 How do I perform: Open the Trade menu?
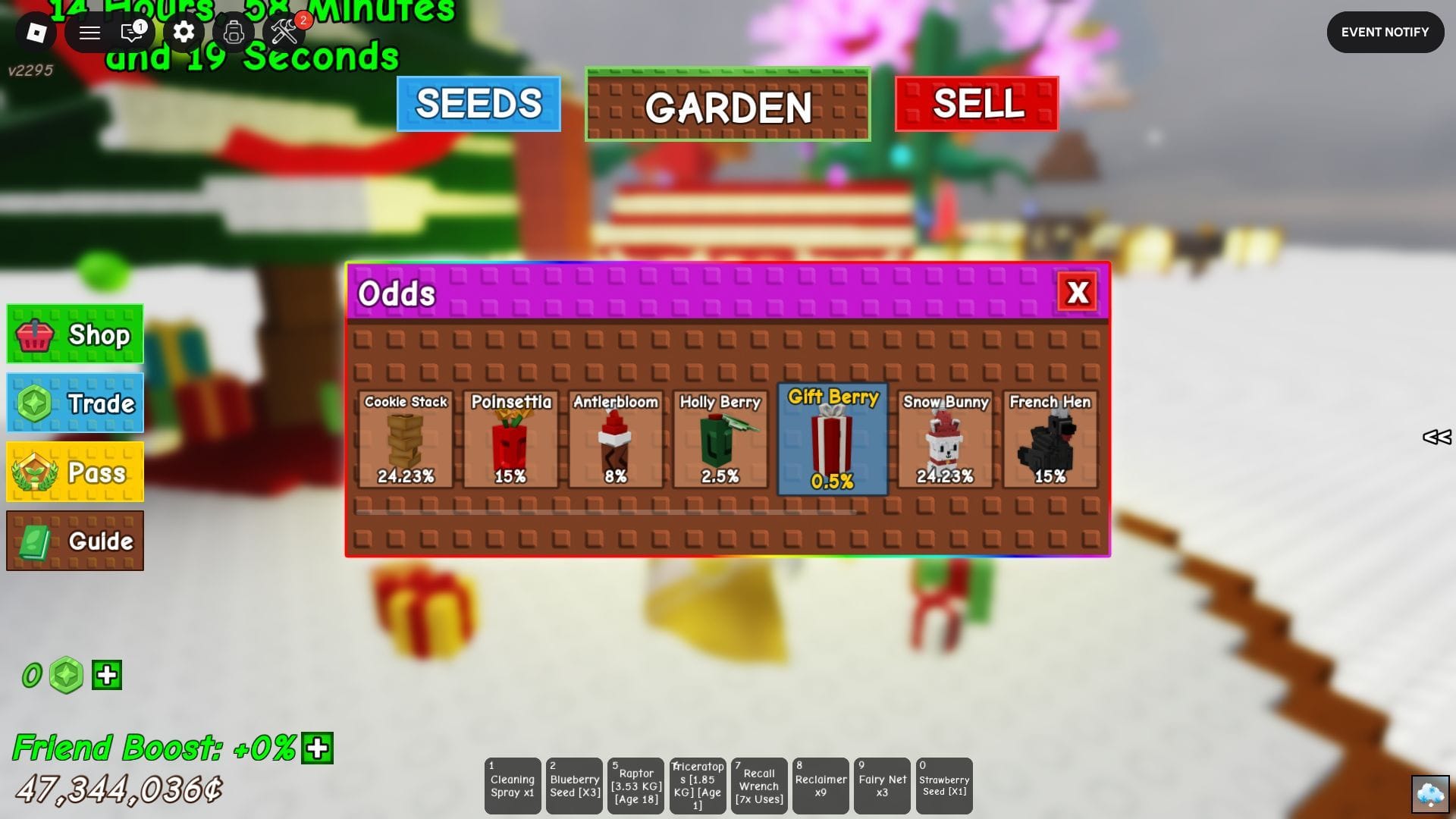click(74, 403)
